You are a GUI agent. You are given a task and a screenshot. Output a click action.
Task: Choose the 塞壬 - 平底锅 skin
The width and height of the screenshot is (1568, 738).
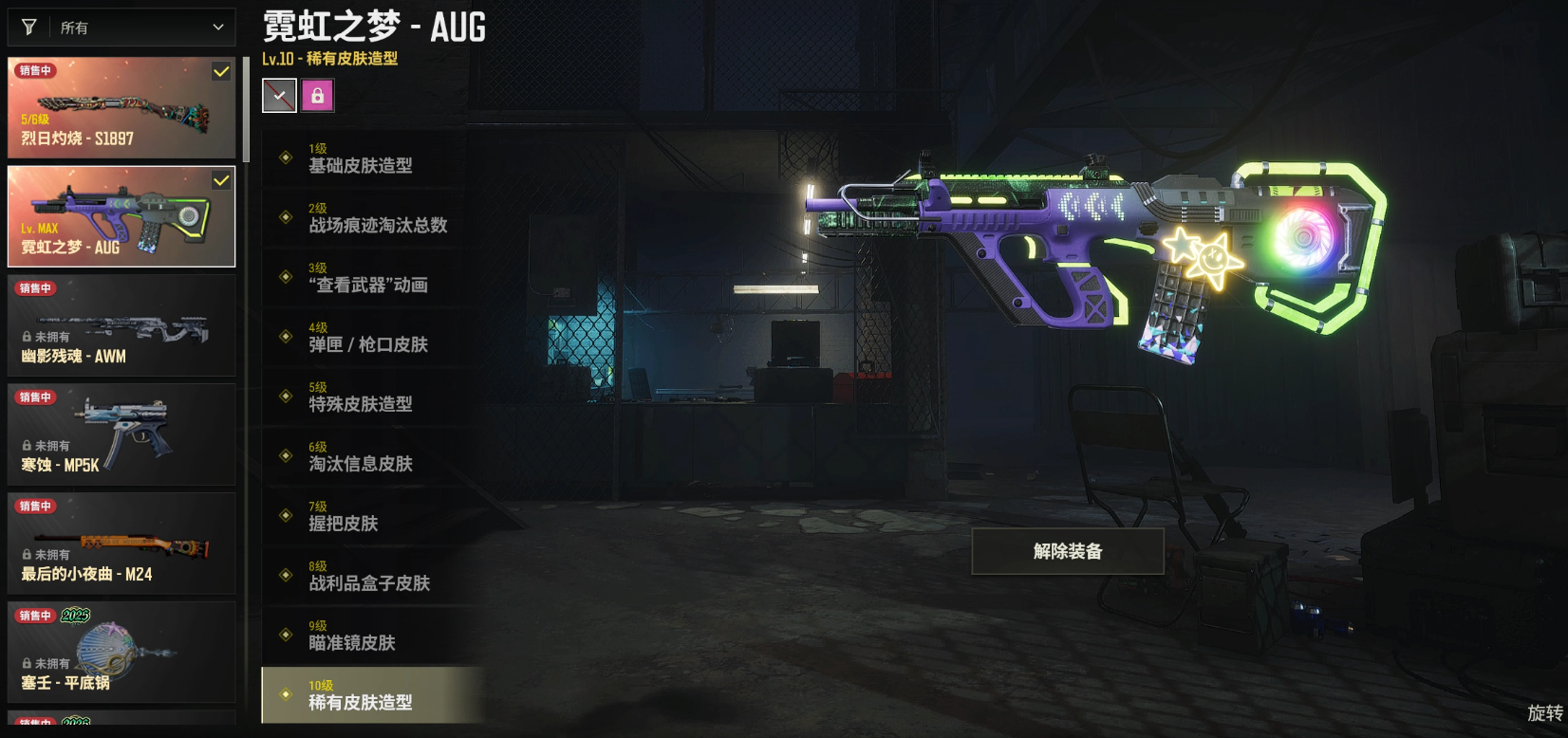pyautogui.click(x=121, y=654)
